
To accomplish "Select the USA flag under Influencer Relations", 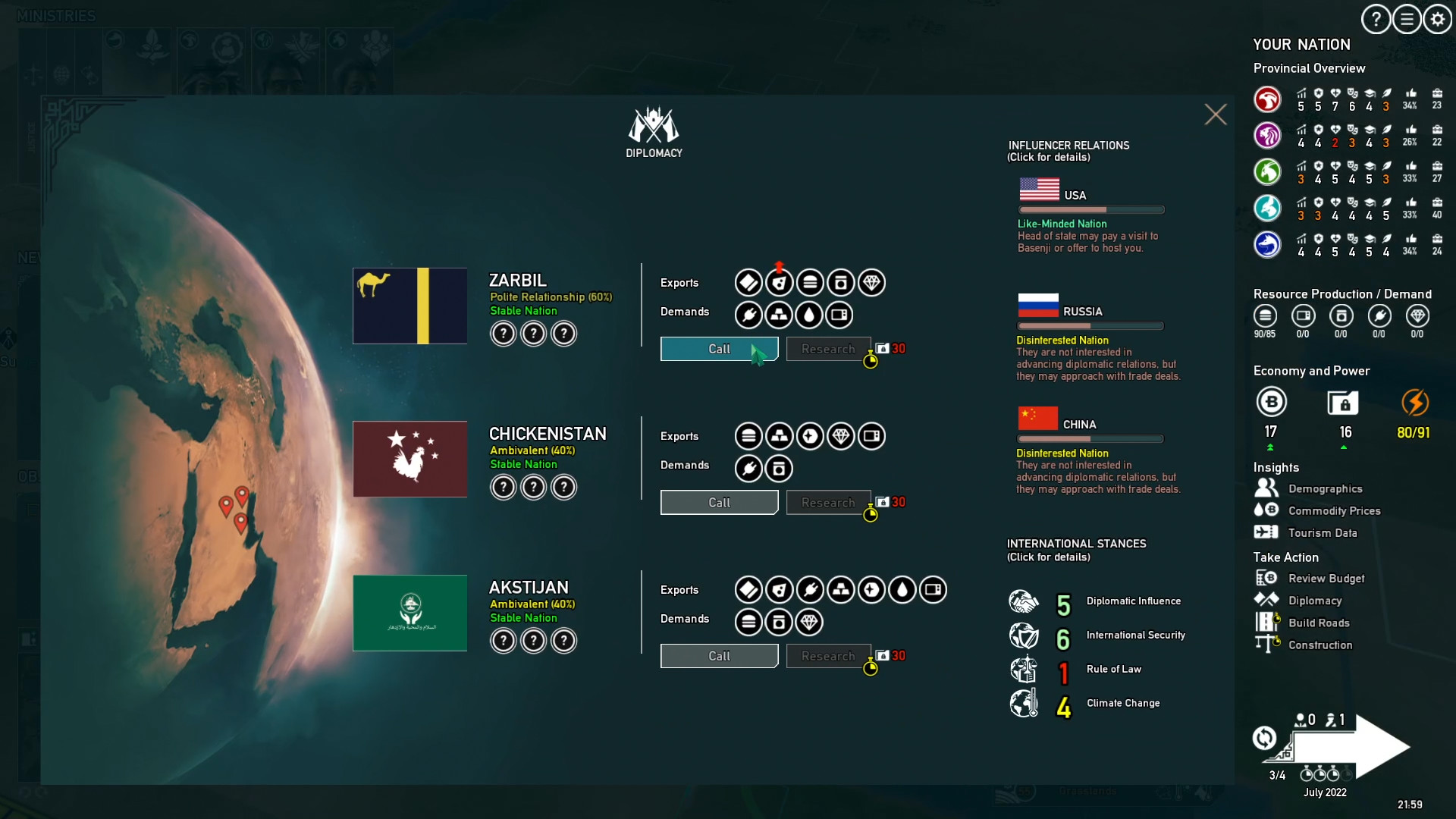I will pyautogui.click(x=1040, y=190).
